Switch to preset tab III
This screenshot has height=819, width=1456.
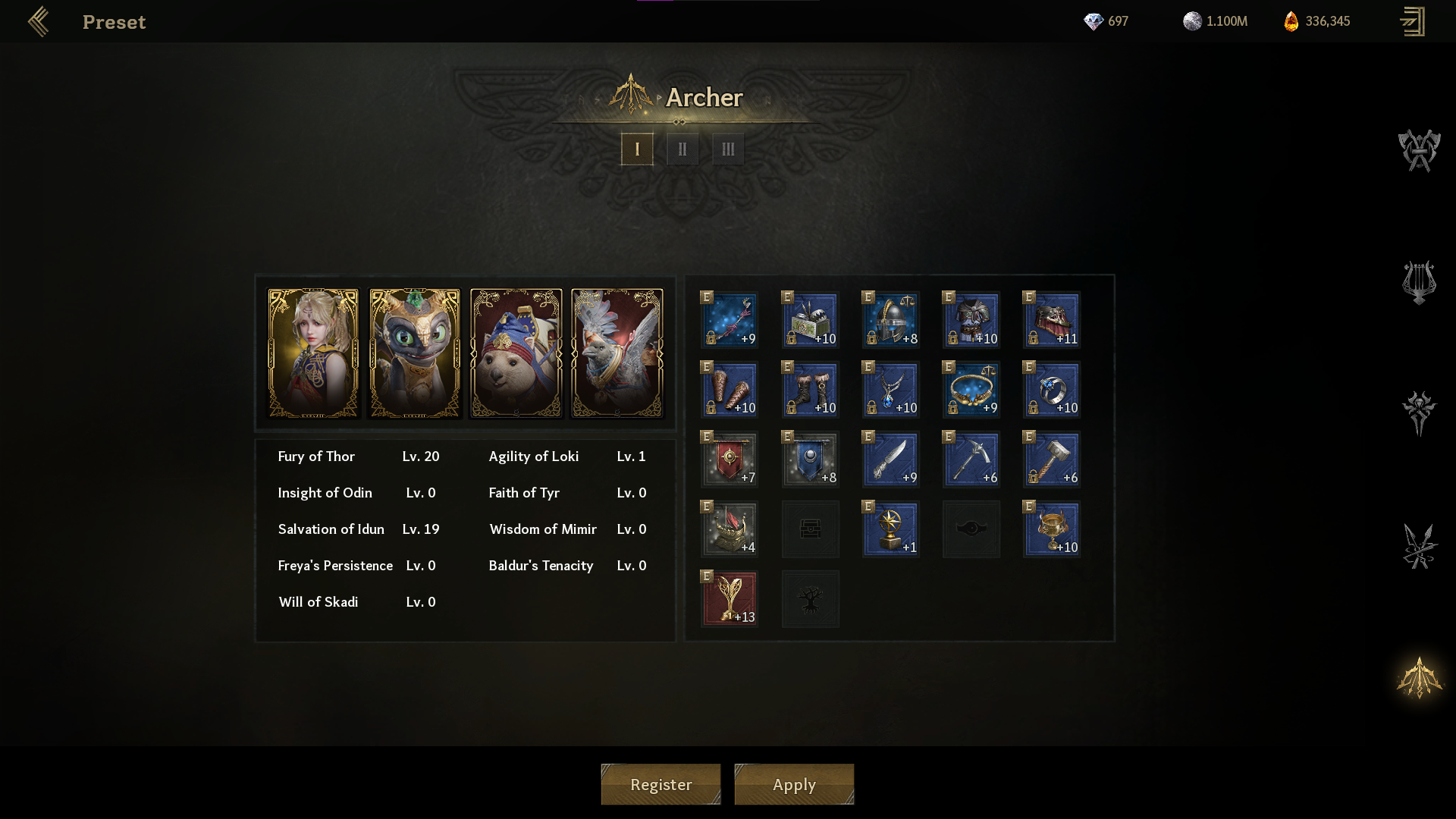coord(728,149)
